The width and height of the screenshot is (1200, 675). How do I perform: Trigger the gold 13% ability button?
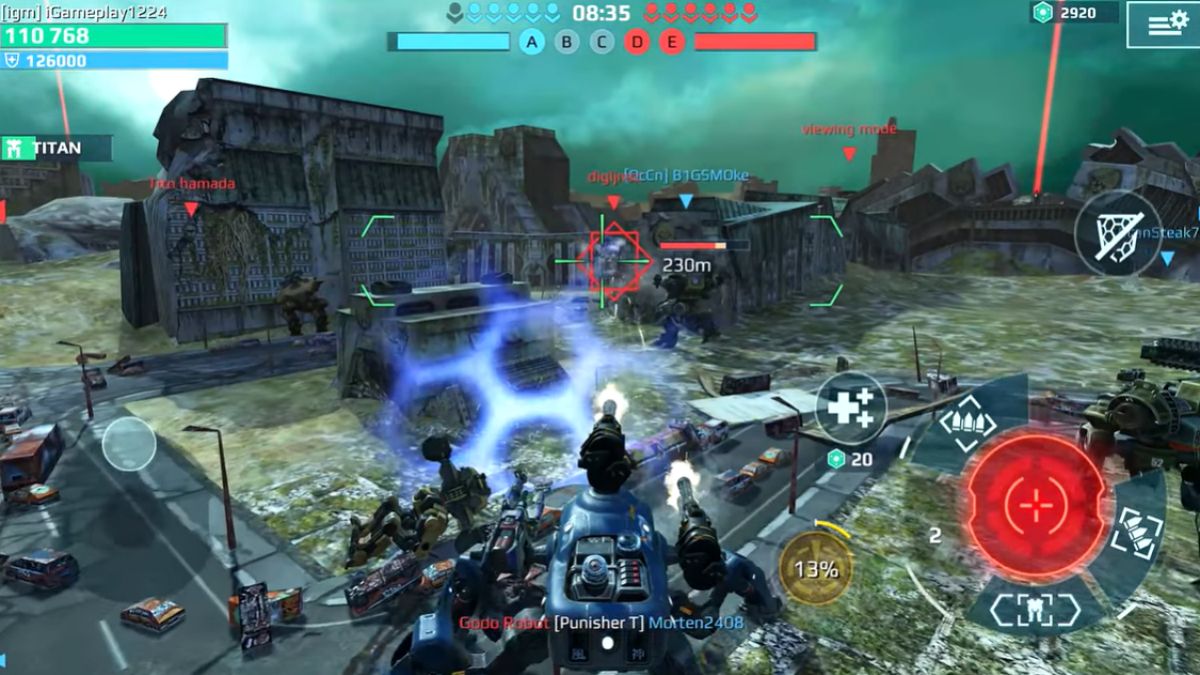817,569
